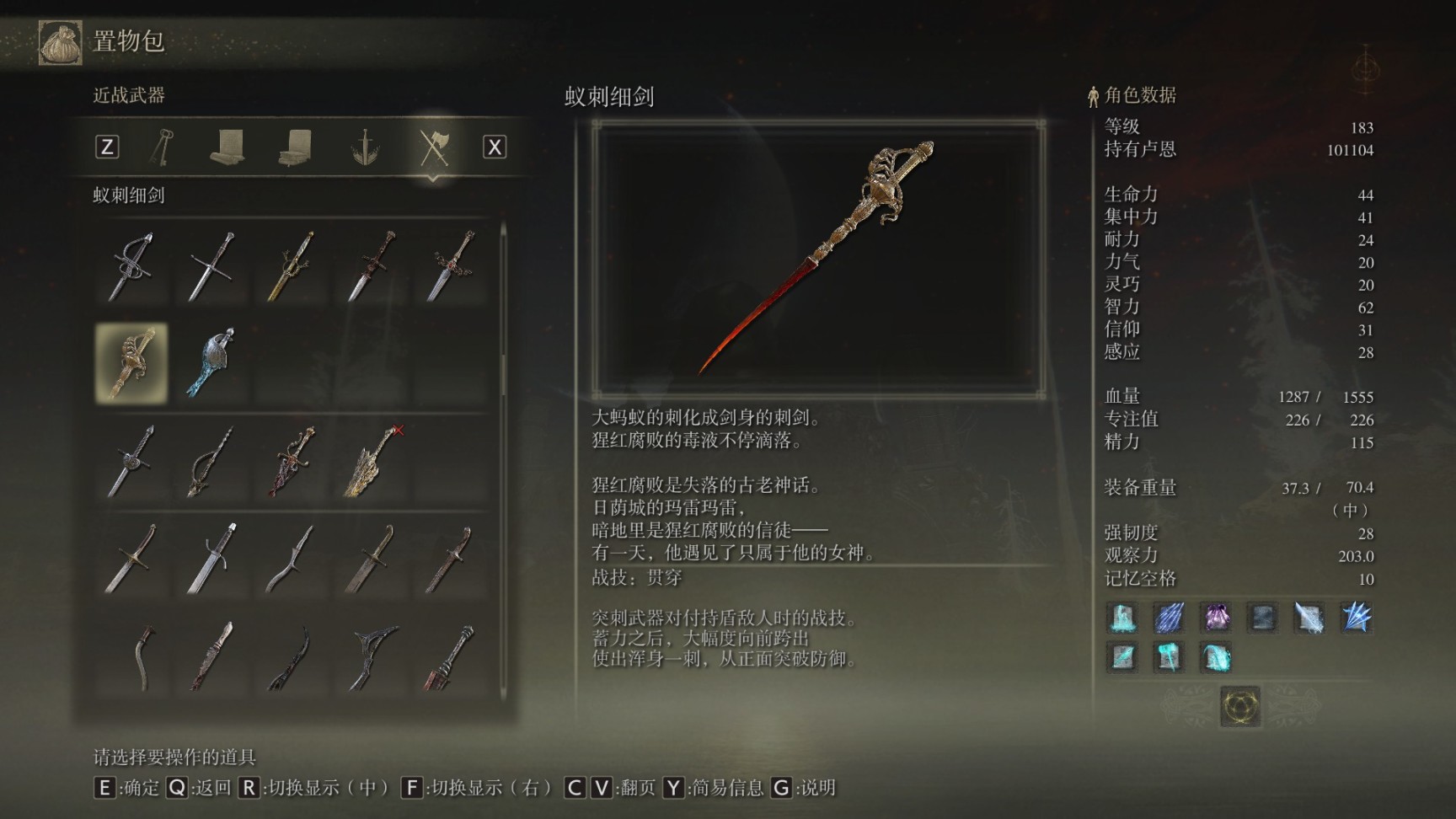Viewport: 1456px width, 819px height.
Task: Select the crossed sword and axe melee tab
Action: tap(434, 147)
